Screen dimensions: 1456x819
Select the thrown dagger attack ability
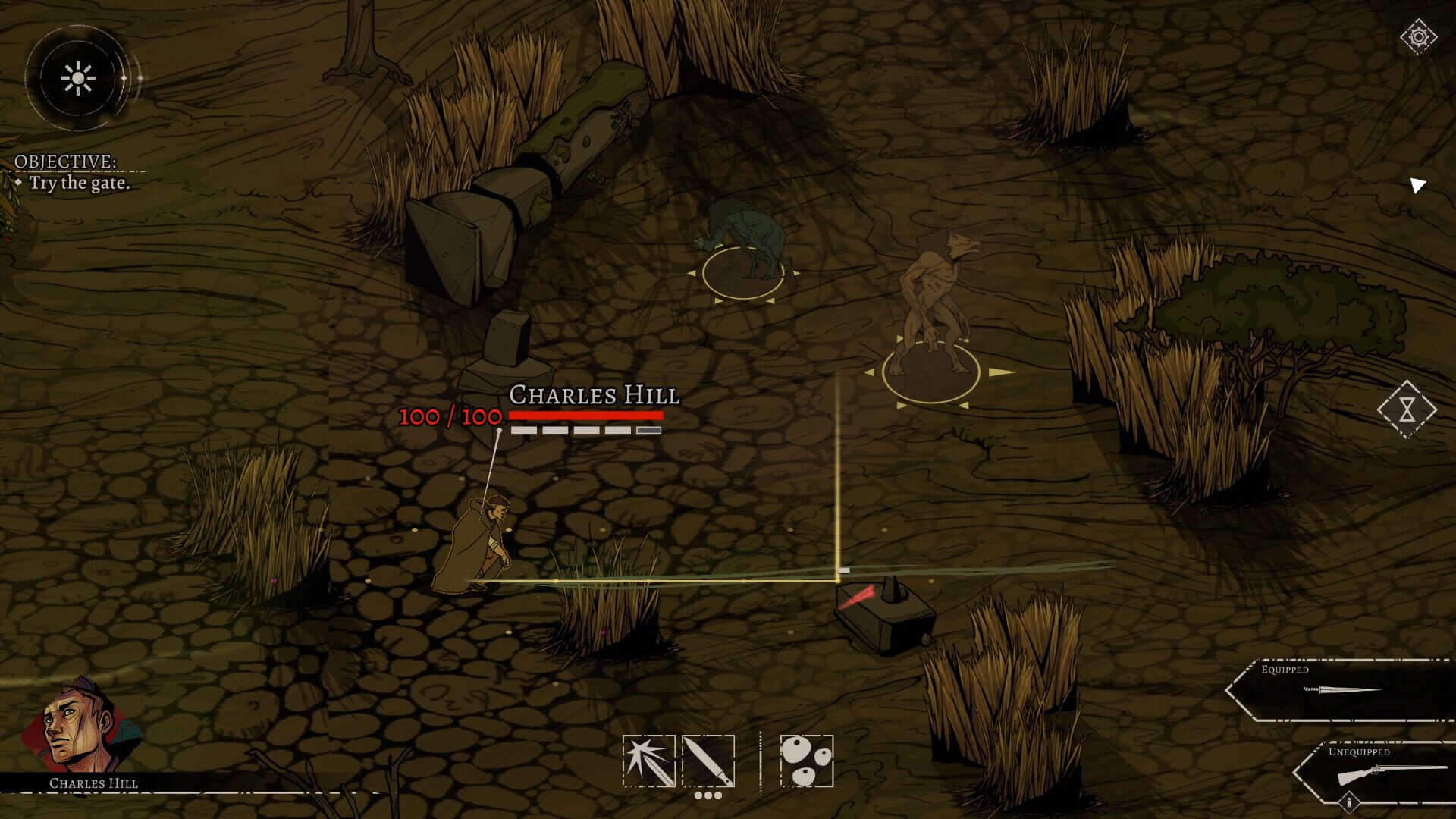pos(650,761)
